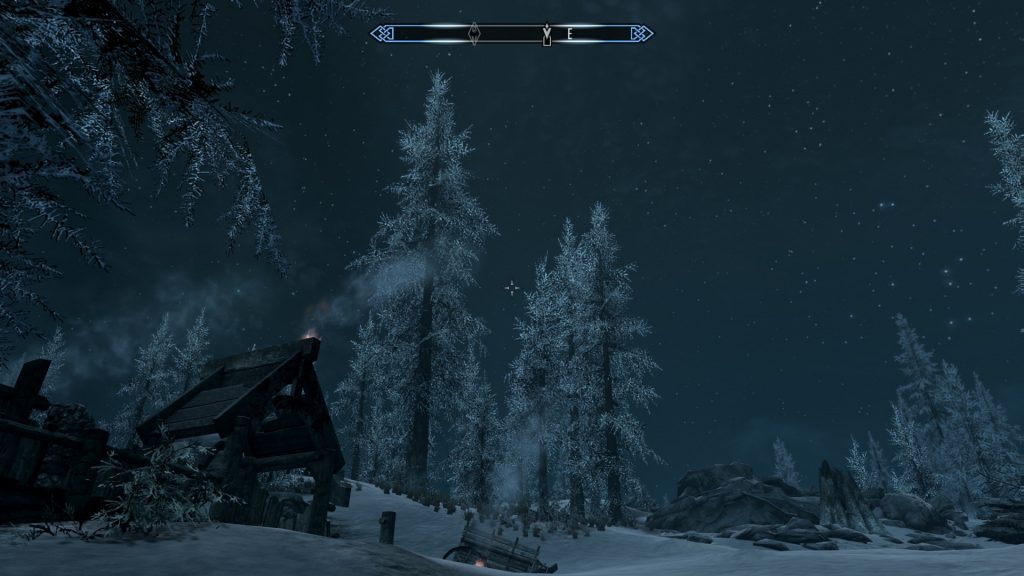Click the East "E" heading on the compass
1024x576 pixels.
click(x=570, y=34)
